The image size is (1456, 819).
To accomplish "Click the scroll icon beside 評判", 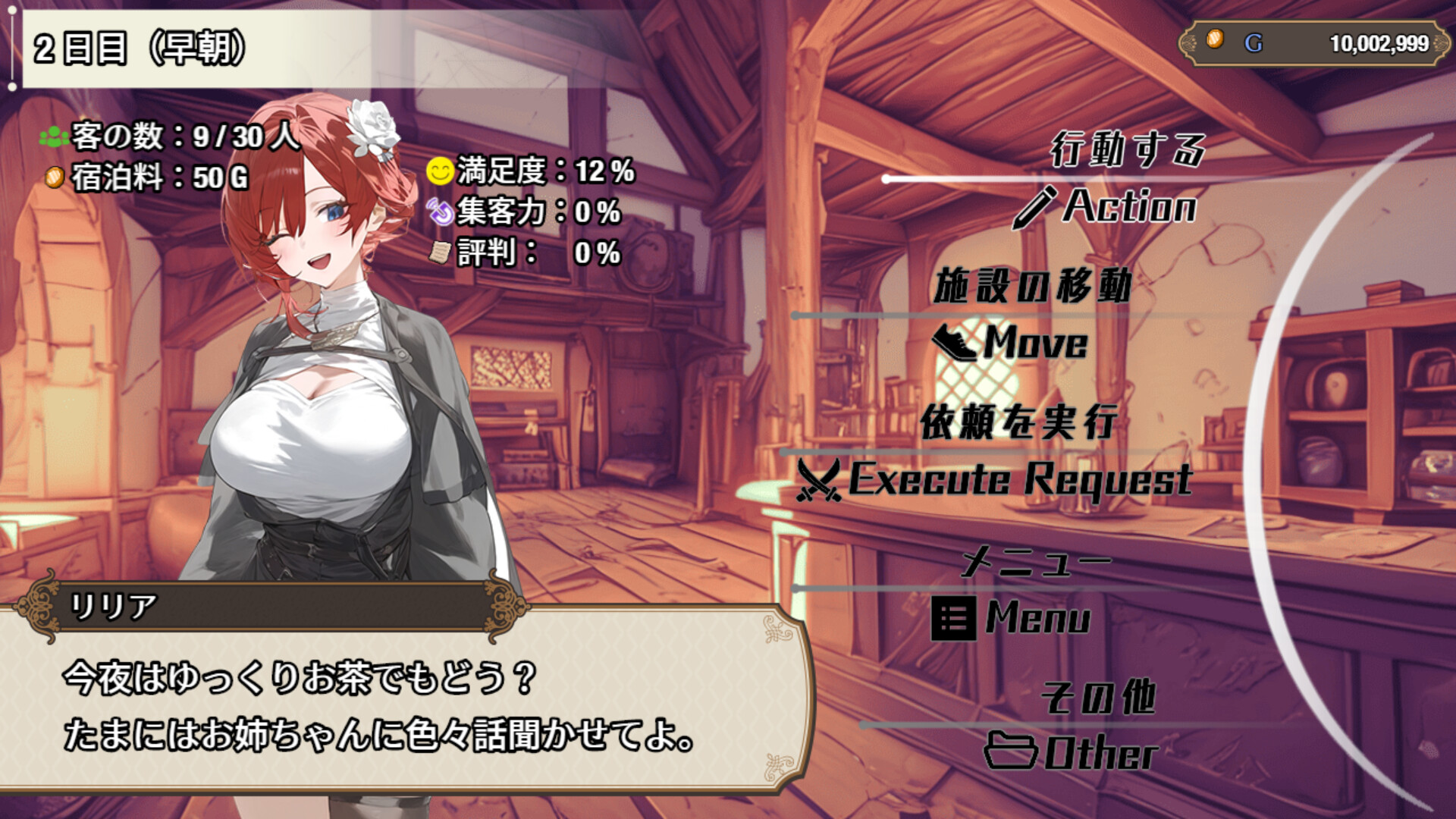I will pos(440,251).
